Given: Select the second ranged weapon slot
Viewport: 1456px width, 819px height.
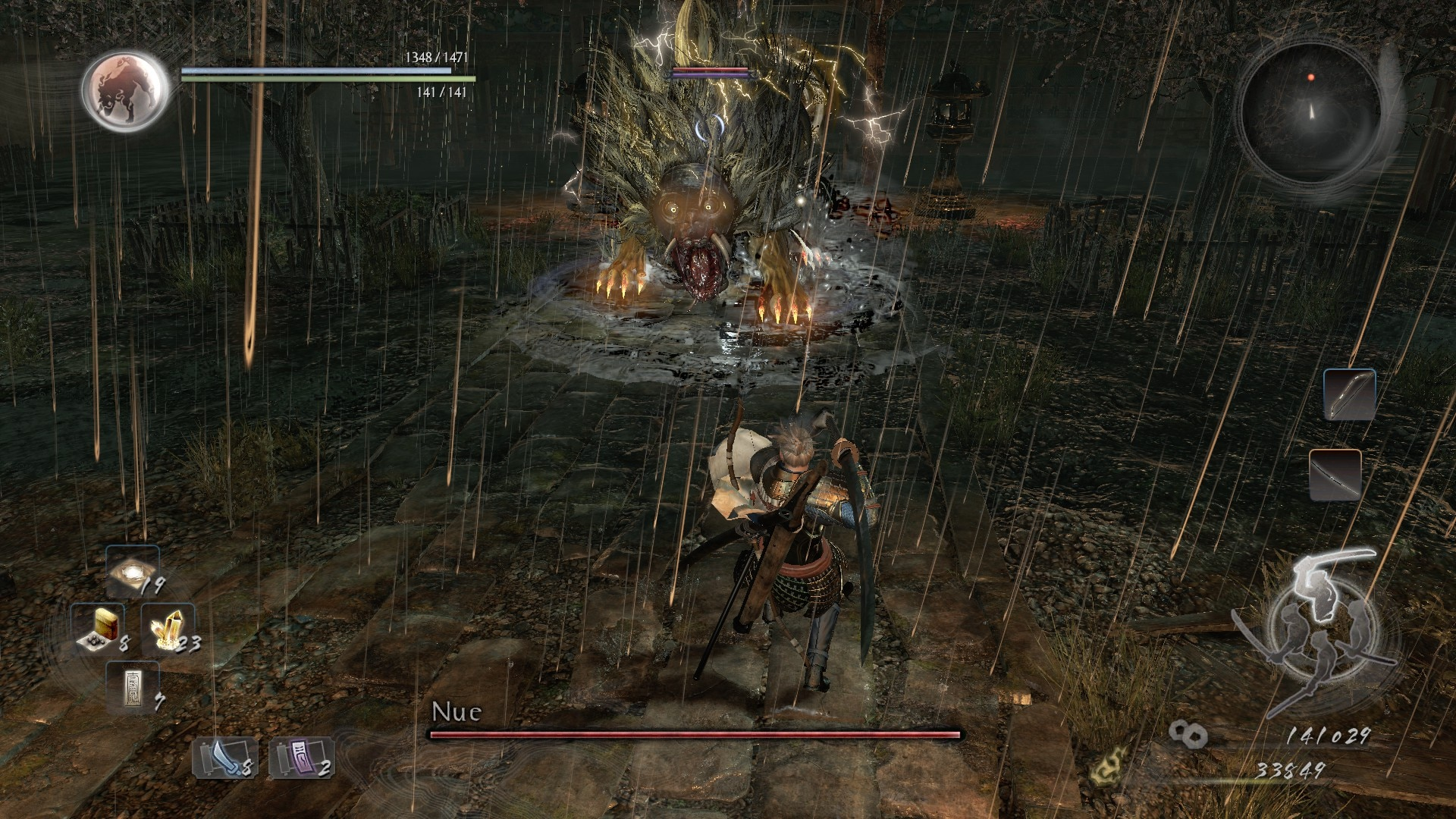Looking at the screenshot, I should click(1335, 475).
